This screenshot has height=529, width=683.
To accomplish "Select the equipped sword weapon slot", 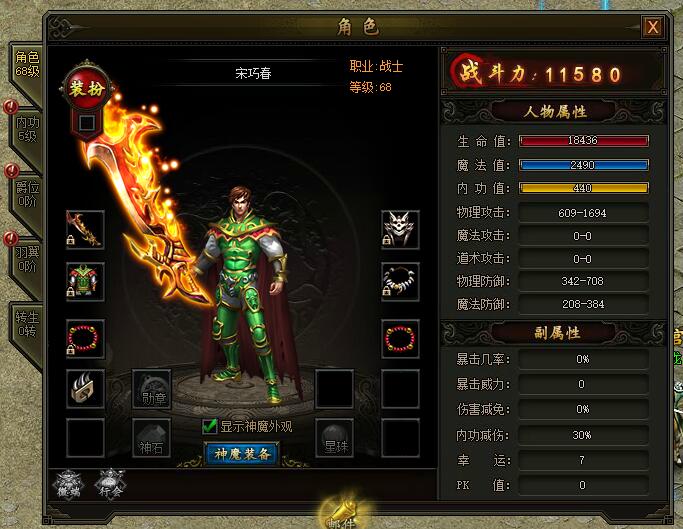I will pyautogui.click(x=86, y=229).
